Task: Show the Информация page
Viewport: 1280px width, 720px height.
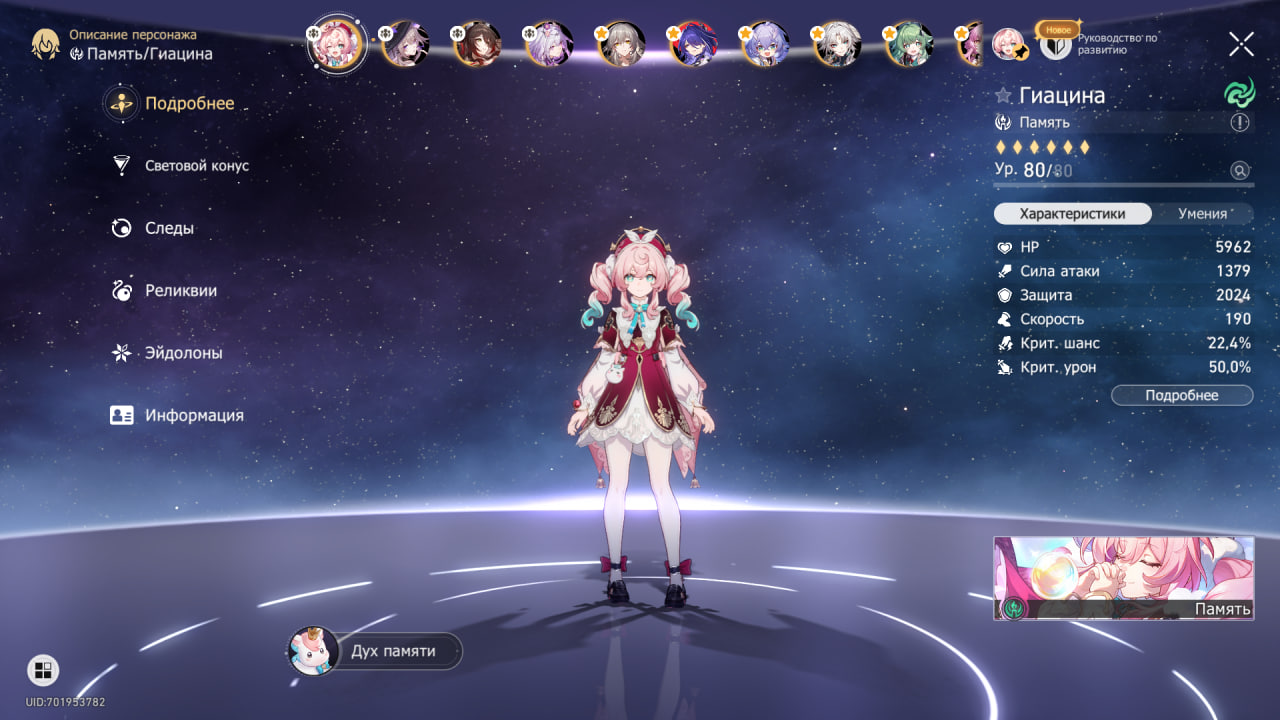Action: (193, 415)
